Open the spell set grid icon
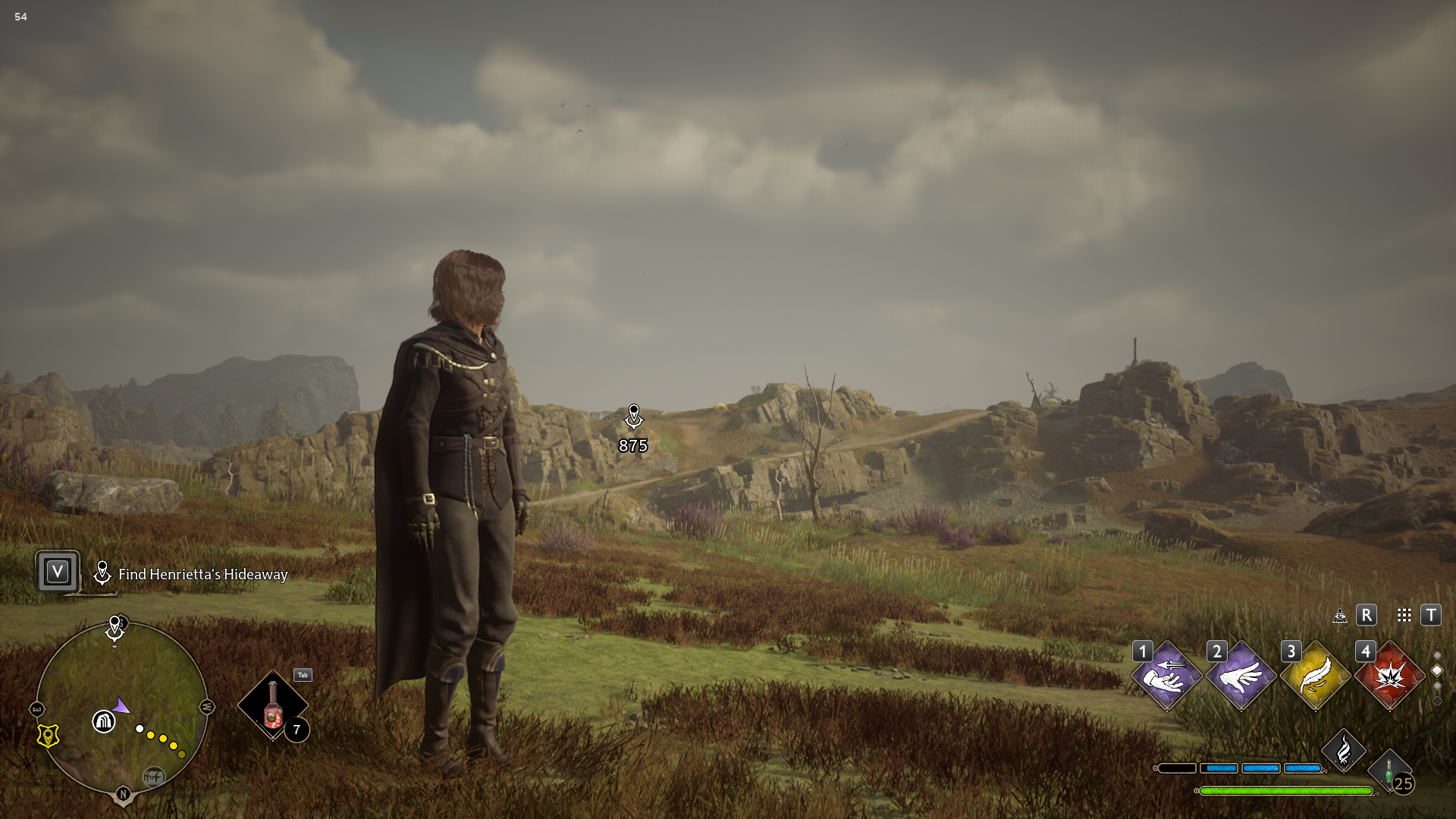 [x=1404, y=615]
